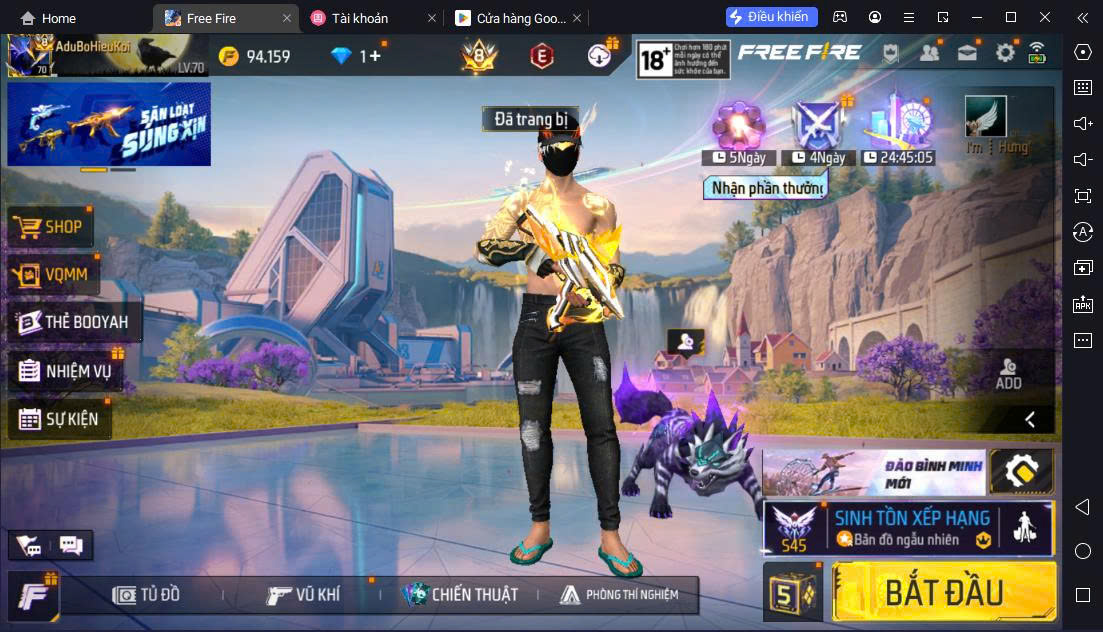
Task: Add diamonds with the plus button
Action: [375, 56]
